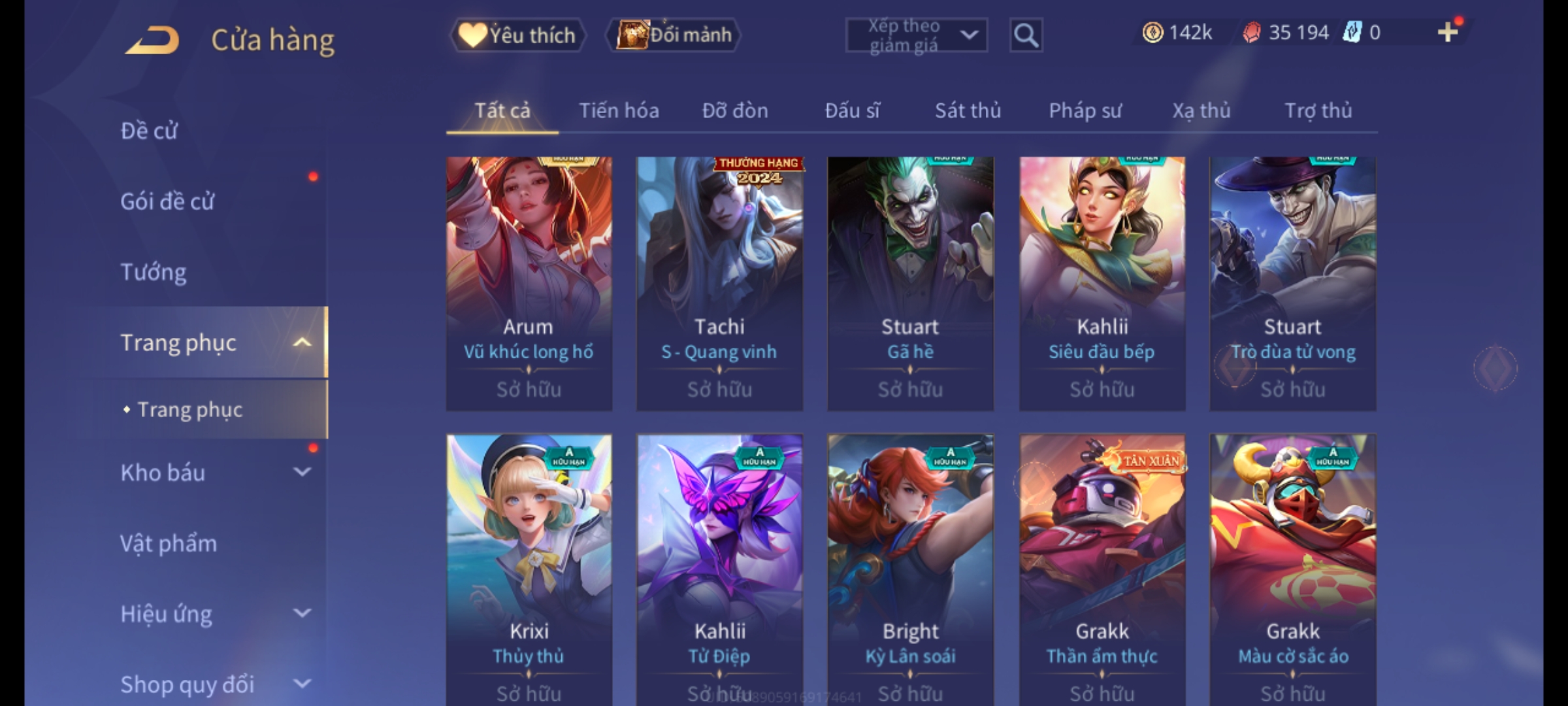Open the Gói đề cử section
The height and width of the screenshot is (706, 1568).
pyautogui.click(x=167, y=201)
